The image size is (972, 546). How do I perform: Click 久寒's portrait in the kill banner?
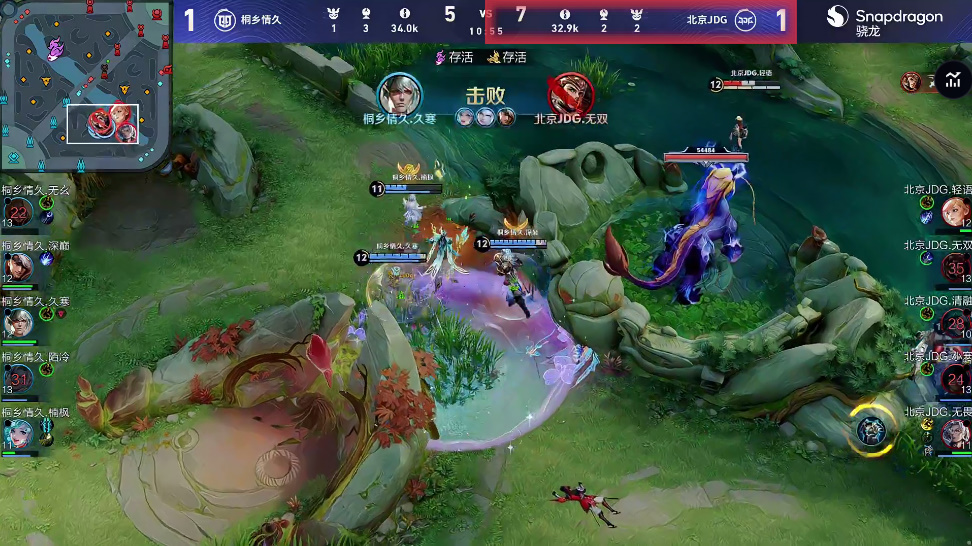[399, 94]
